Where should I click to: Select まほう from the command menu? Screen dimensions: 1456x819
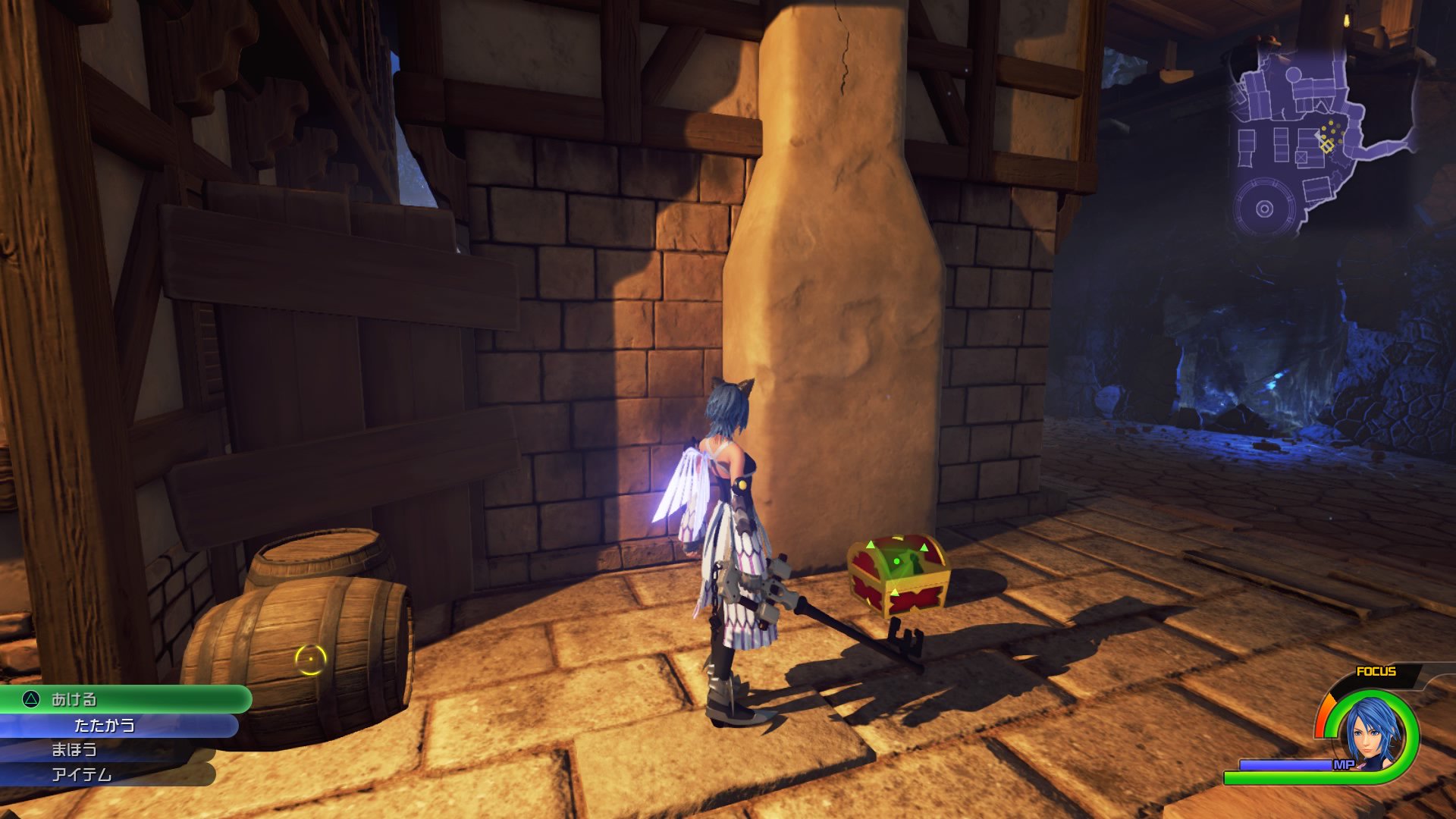point(76,748)
